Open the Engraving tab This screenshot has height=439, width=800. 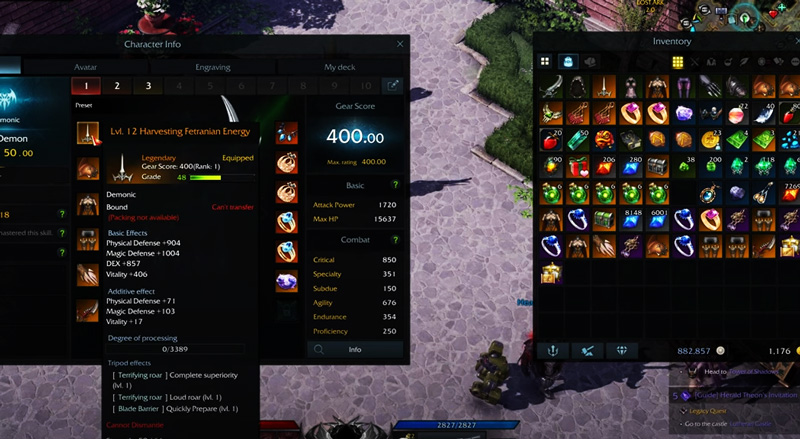pyautogui.click(x=213, y=67)
